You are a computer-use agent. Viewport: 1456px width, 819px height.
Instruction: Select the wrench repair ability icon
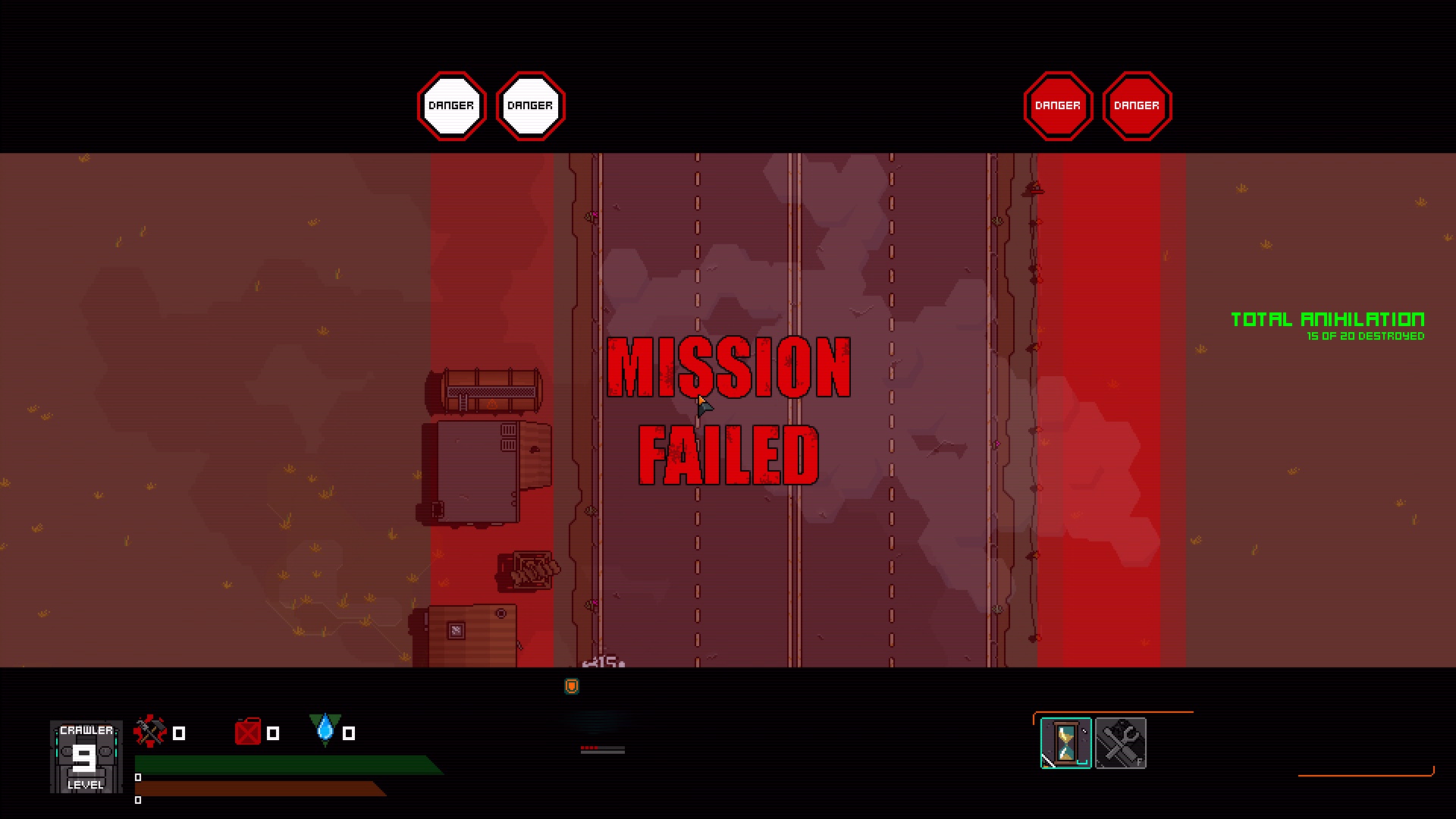click(1120, 743)
